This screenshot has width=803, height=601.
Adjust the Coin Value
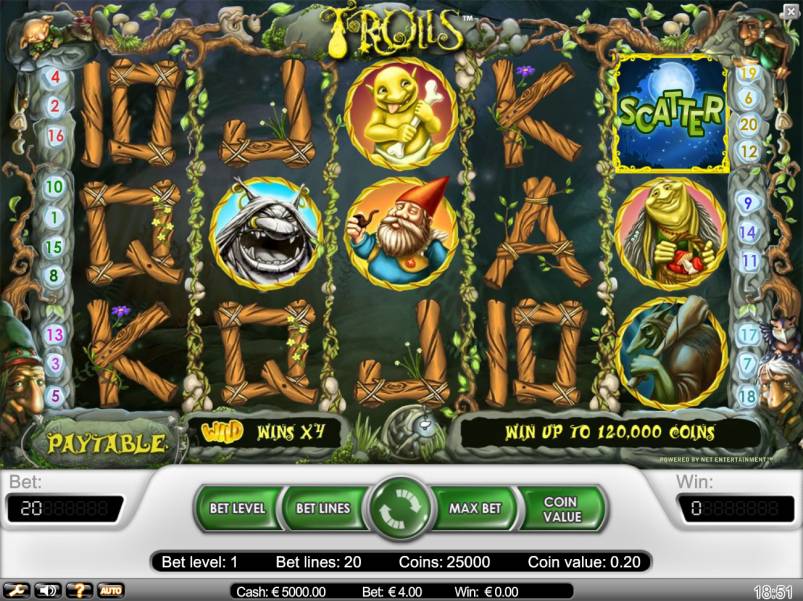(561, 508)
